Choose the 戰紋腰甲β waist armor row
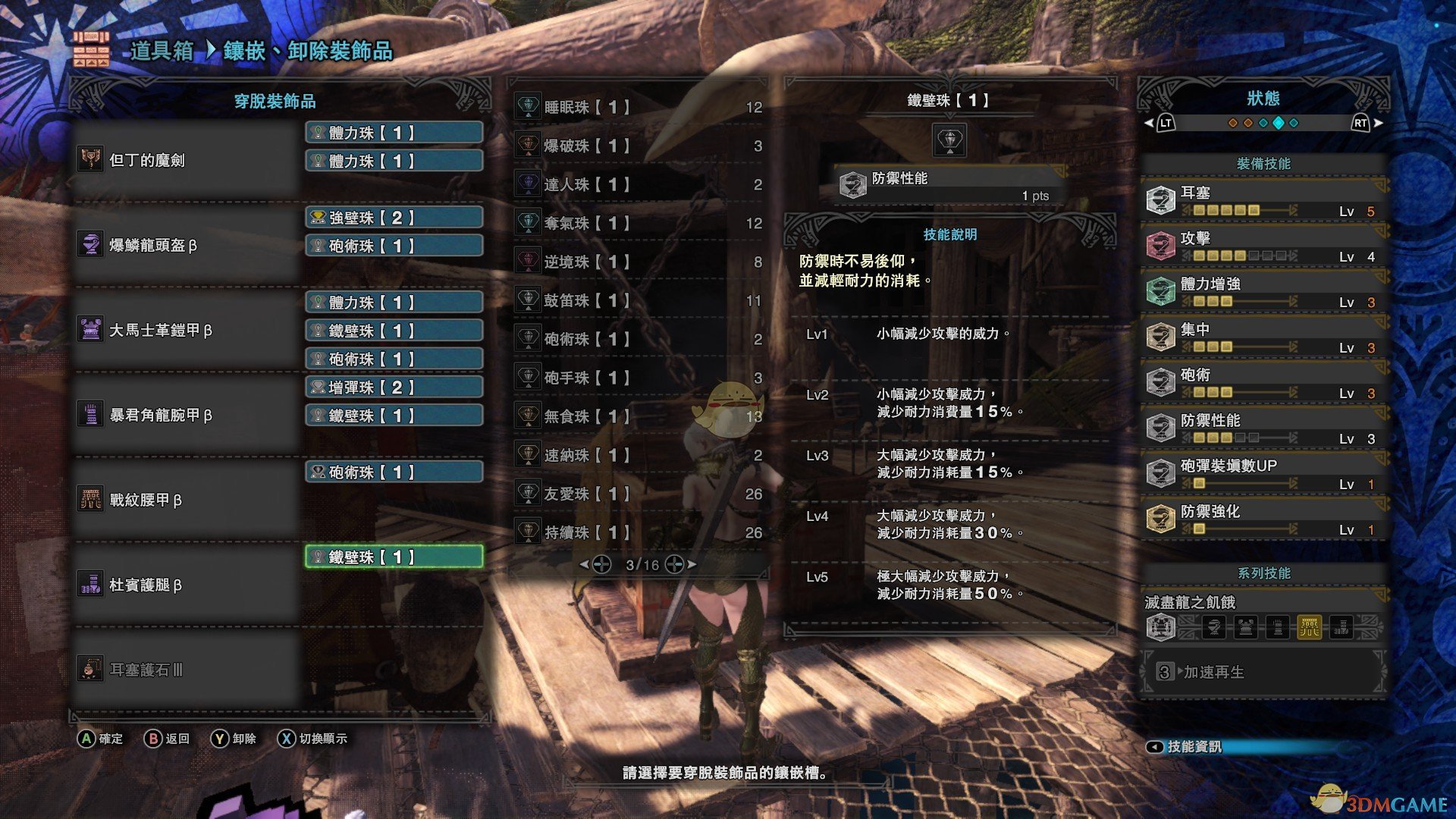The width and height of the screenshot is (1456, 819). 186,500
